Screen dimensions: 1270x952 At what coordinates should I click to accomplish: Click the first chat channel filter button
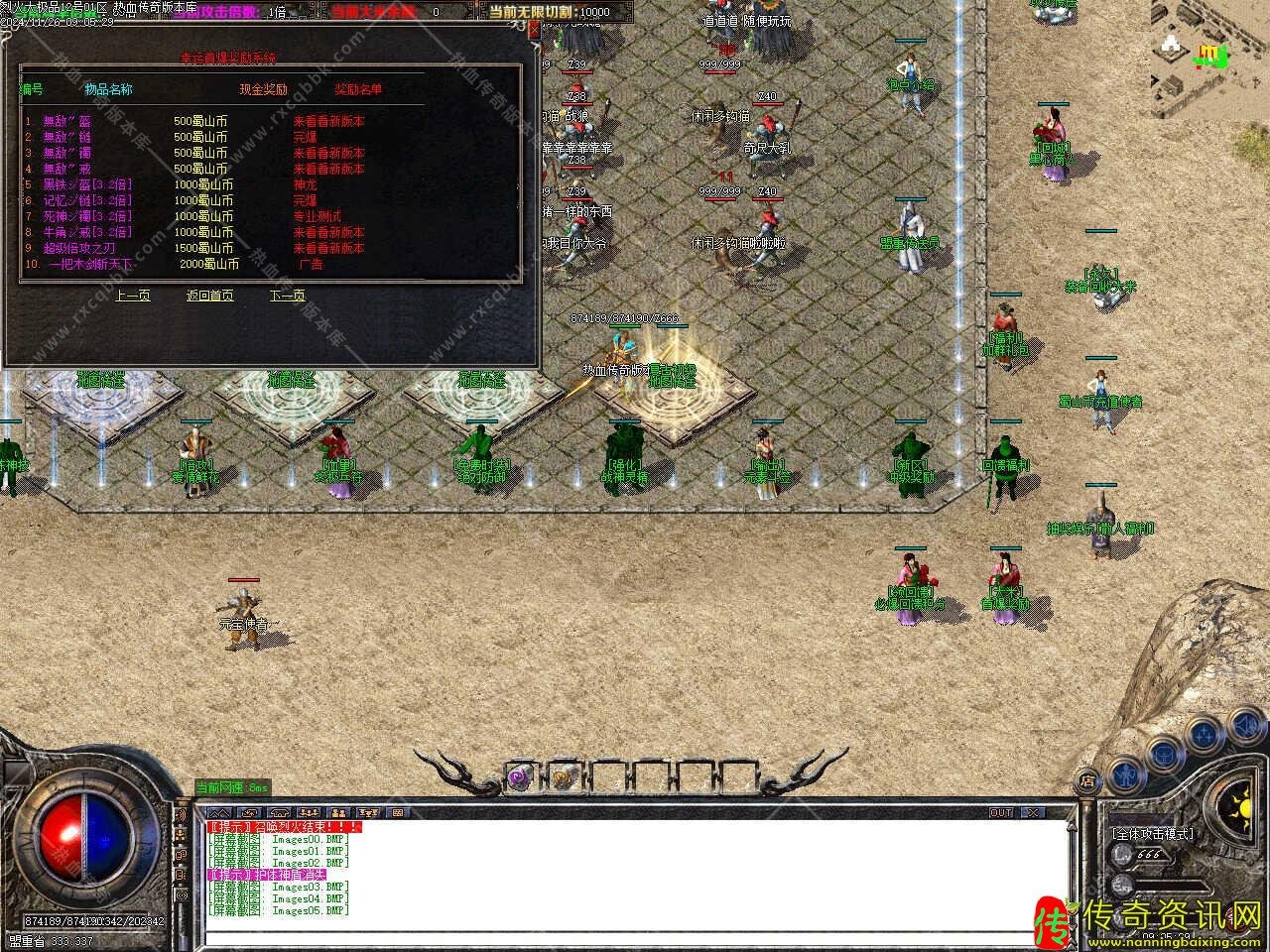click(x=218, y=813)
